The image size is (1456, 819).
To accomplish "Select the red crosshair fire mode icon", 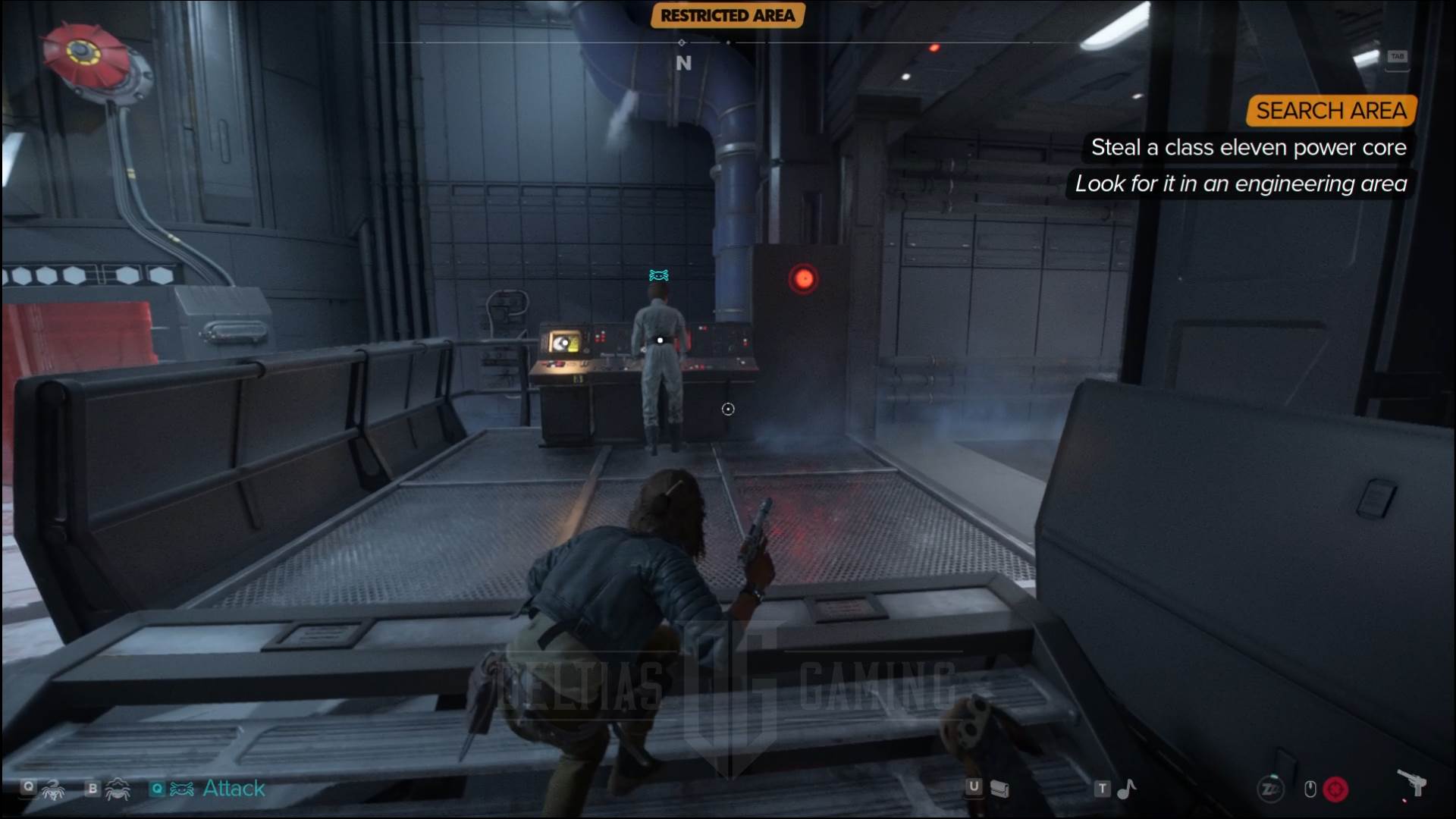I will click(1335, 789).
